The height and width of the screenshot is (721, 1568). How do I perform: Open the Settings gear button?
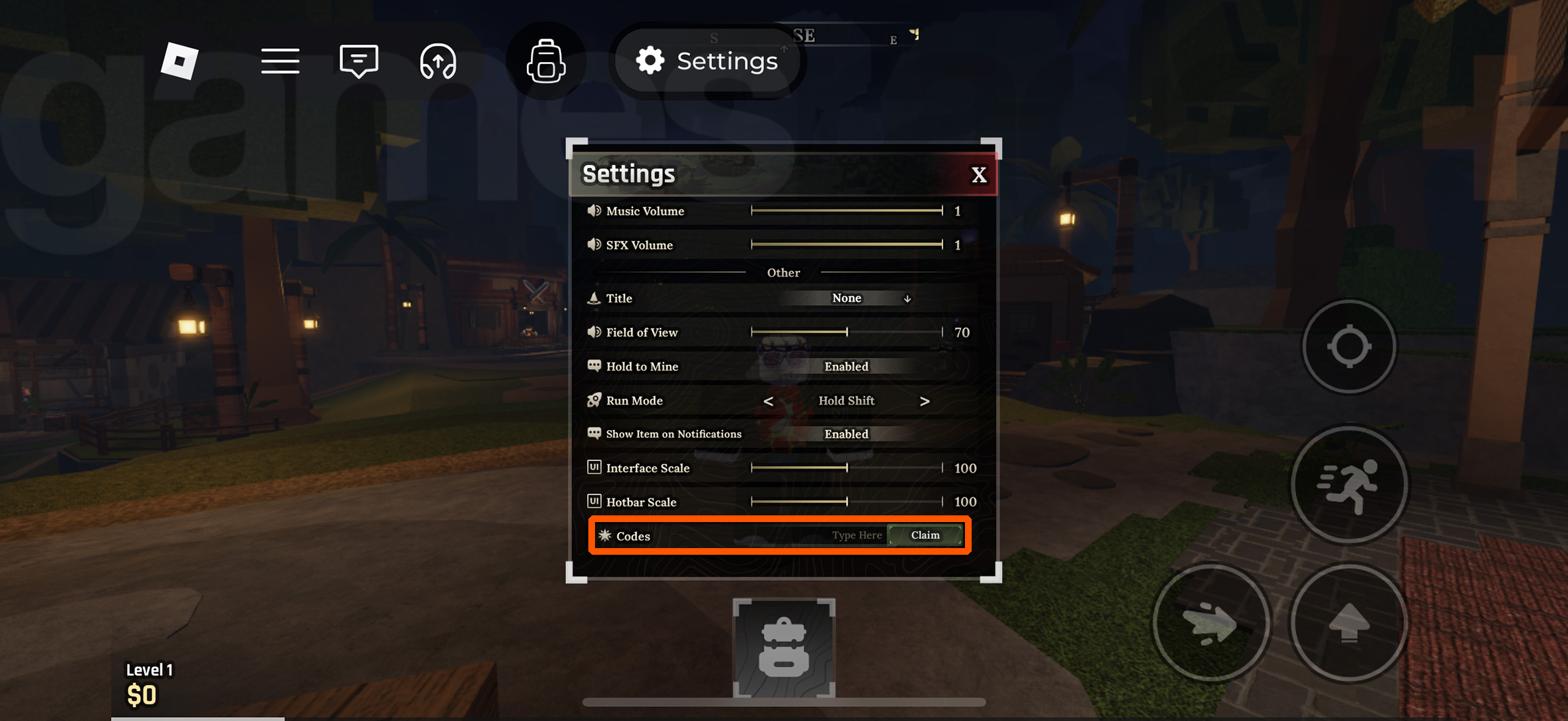tap(708, 61)
